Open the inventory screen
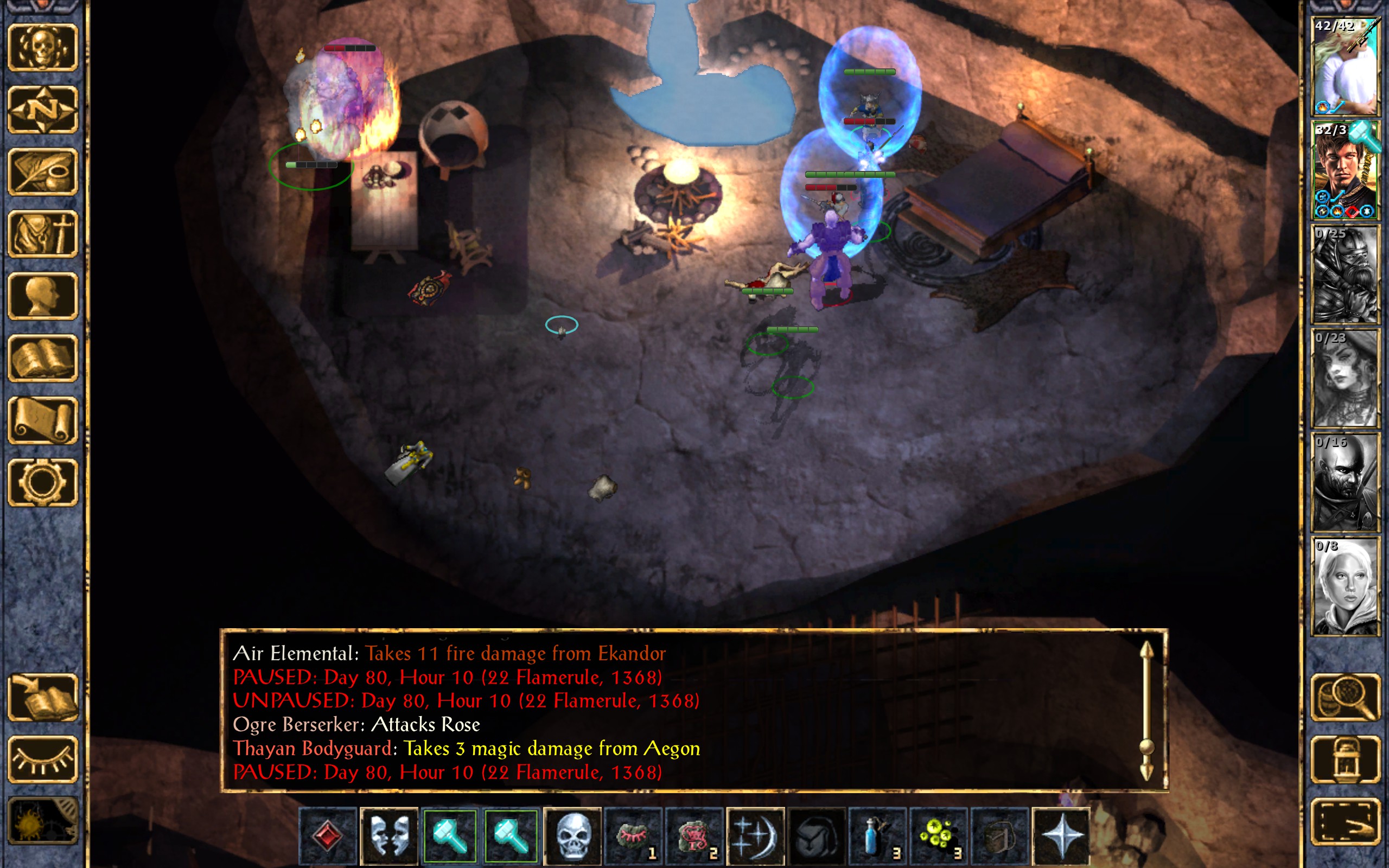 tap(42, 234)
